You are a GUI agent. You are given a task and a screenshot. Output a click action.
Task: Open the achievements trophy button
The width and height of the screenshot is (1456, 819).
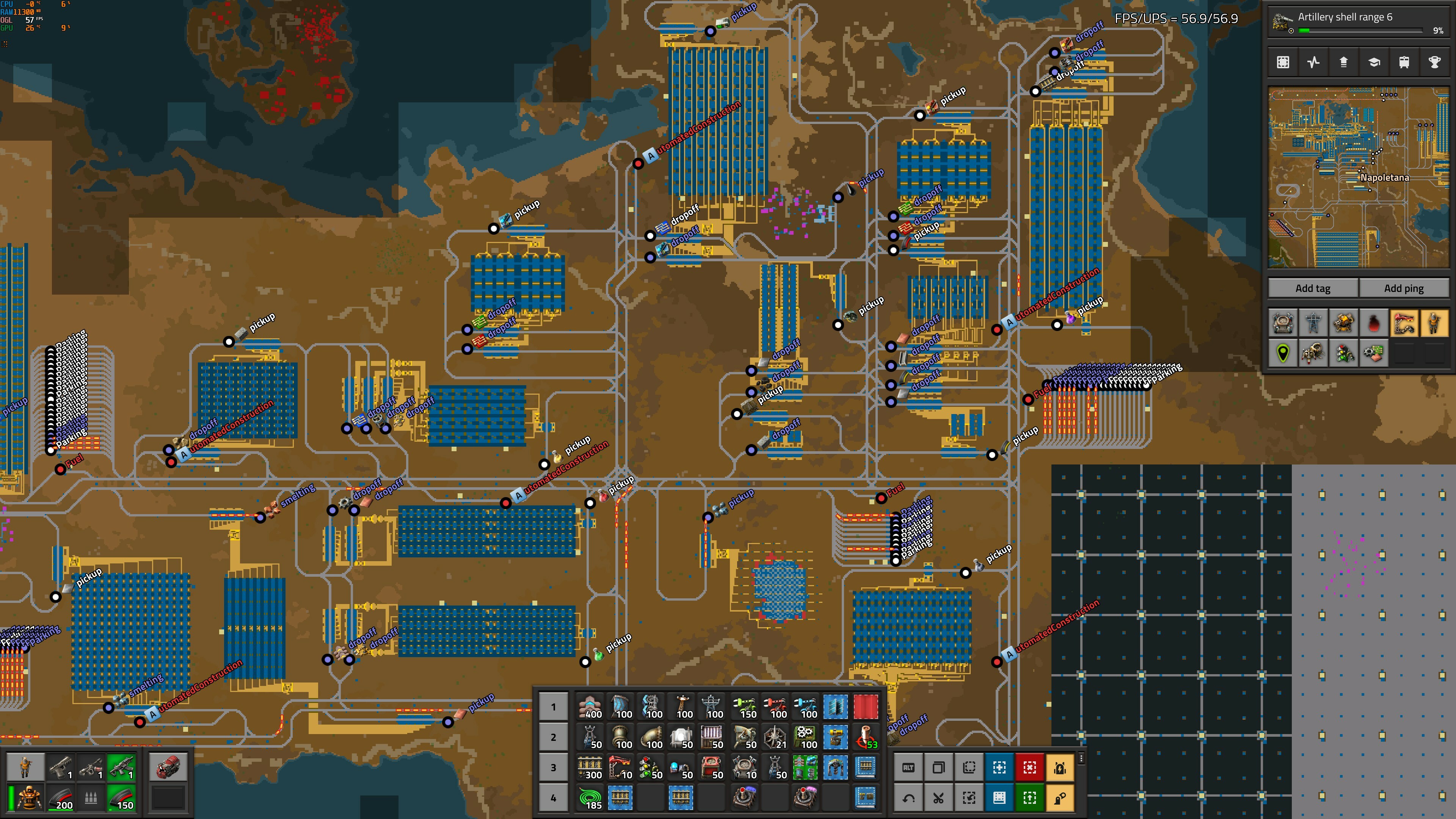[1434, 62]
